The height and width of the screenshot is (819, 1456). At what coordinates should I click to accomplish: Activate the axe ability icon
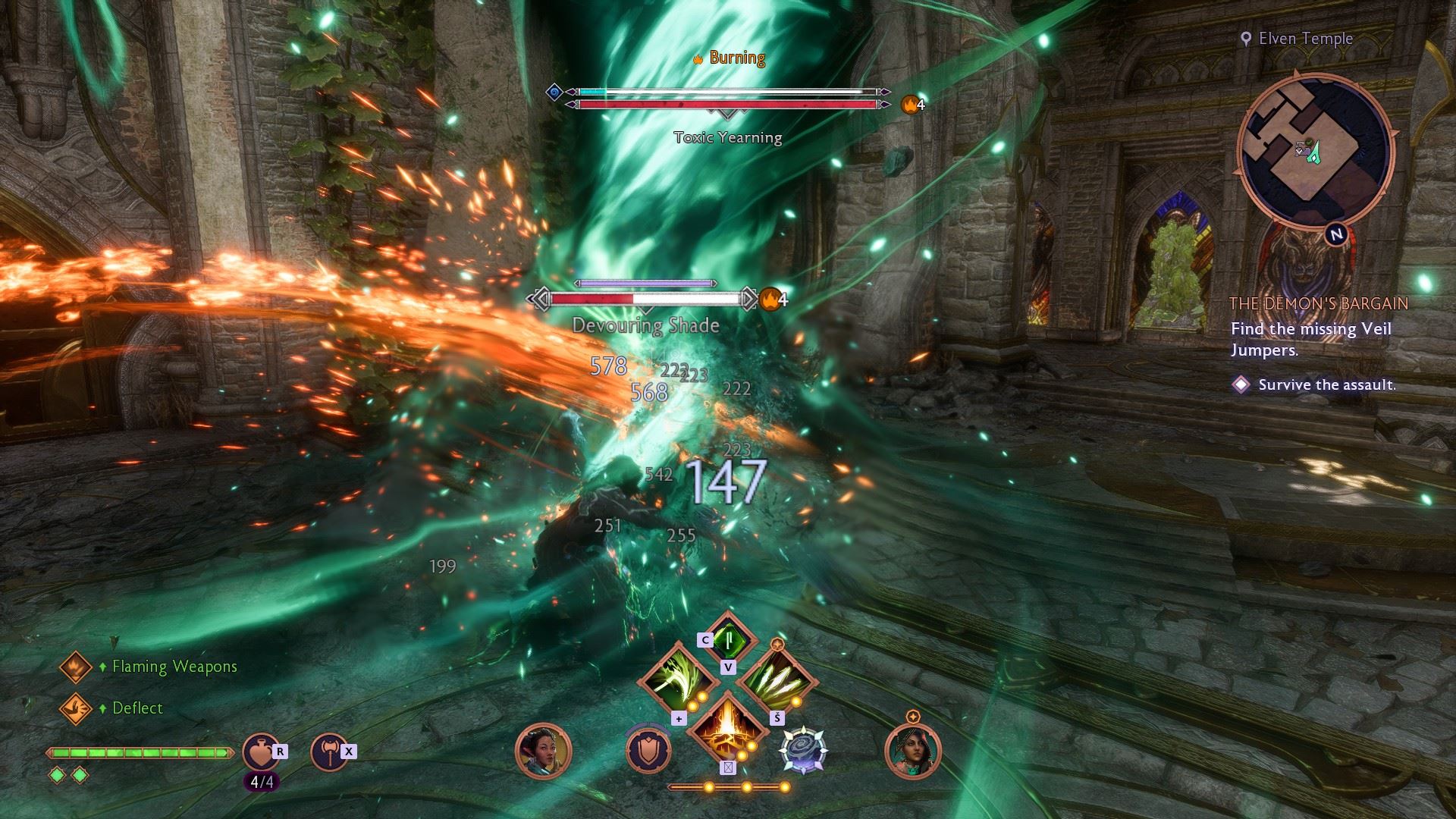pos(330,752)
